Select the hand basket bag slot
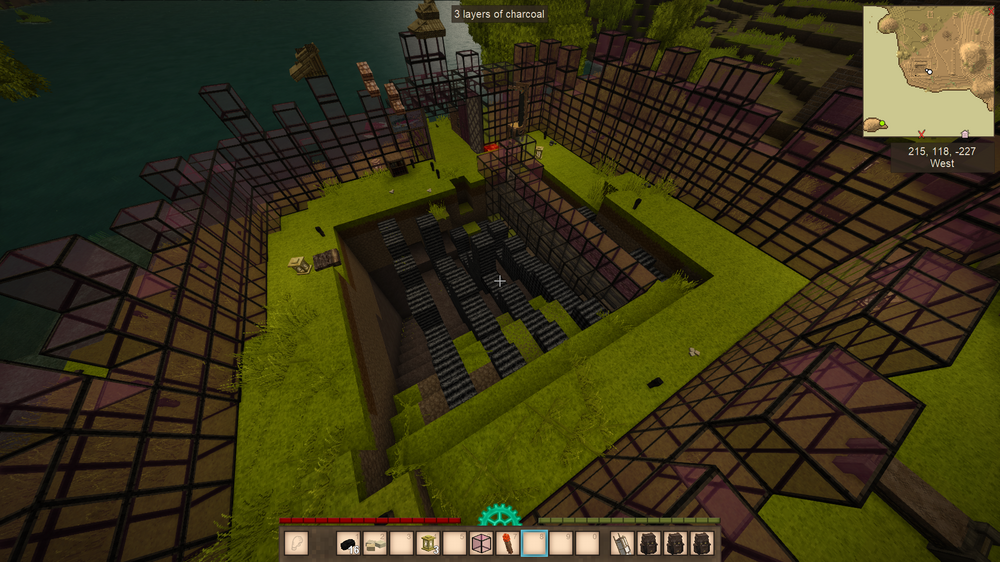1000x562 pixels. pyautogui.click(x=623, y=544)
